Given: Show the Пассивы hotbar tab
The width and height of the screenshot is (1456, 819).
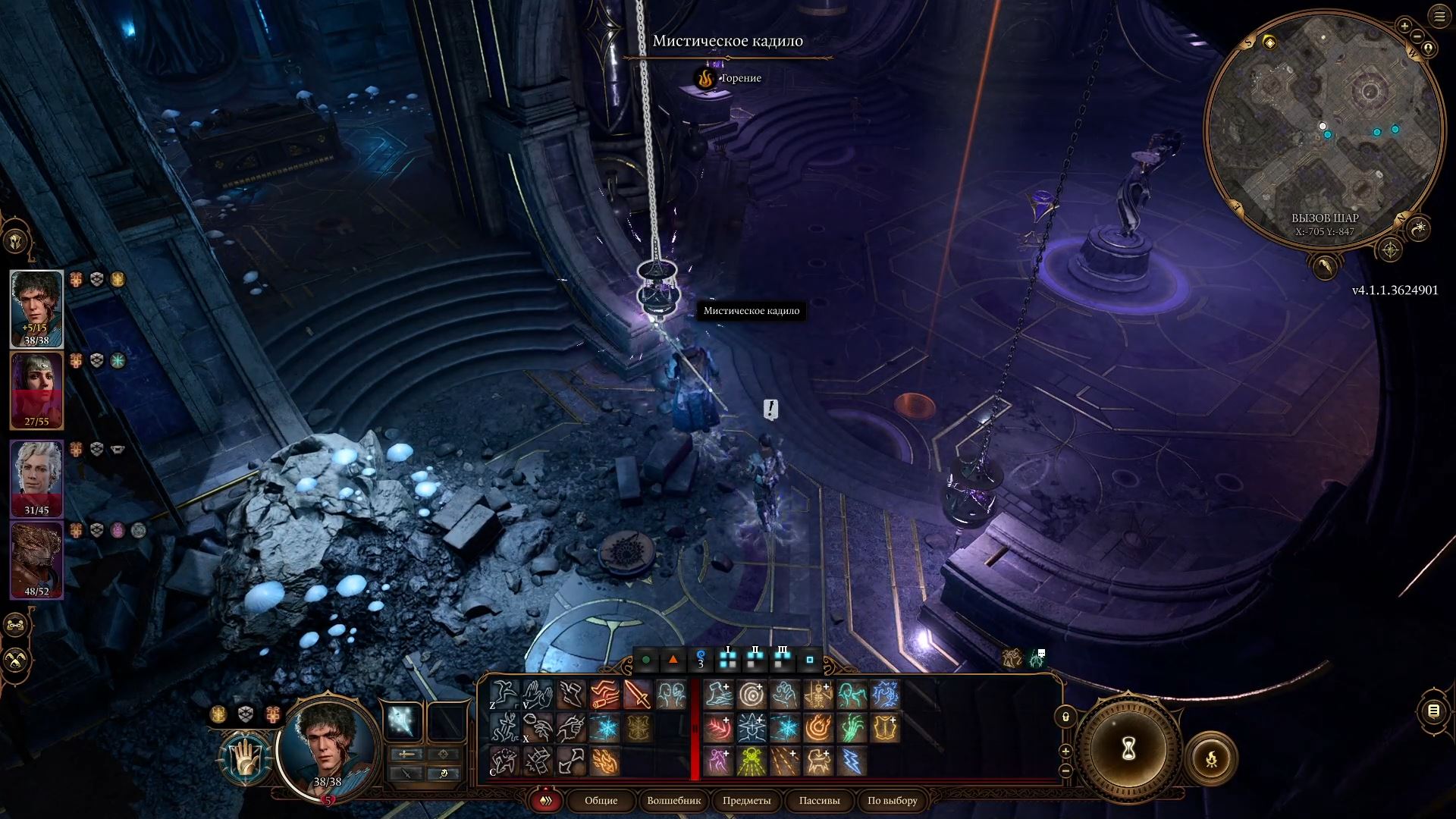Looking at the screenshot, I should click(819, 800).
